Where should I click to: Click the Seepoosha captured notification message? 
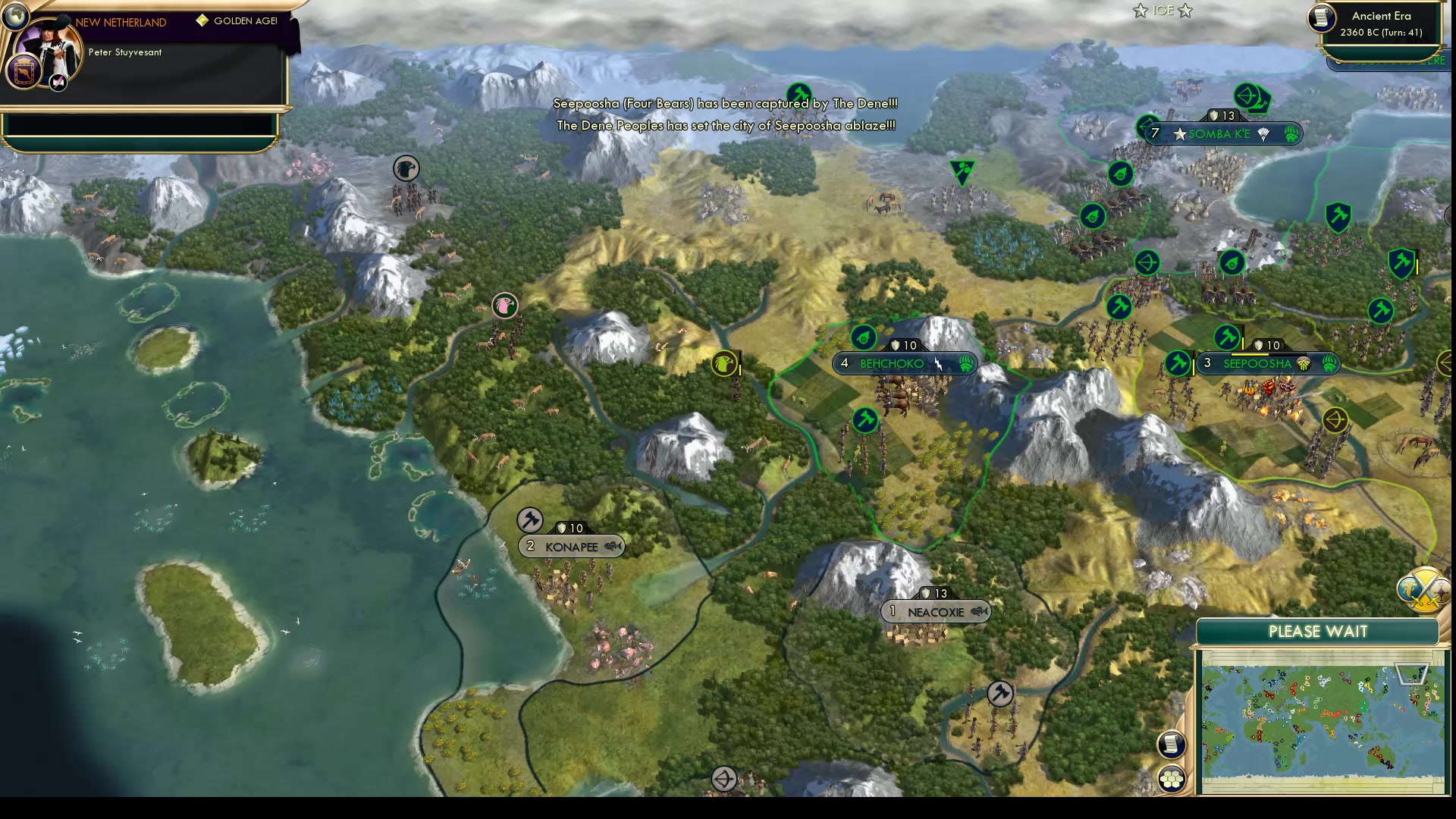[725, 103]
